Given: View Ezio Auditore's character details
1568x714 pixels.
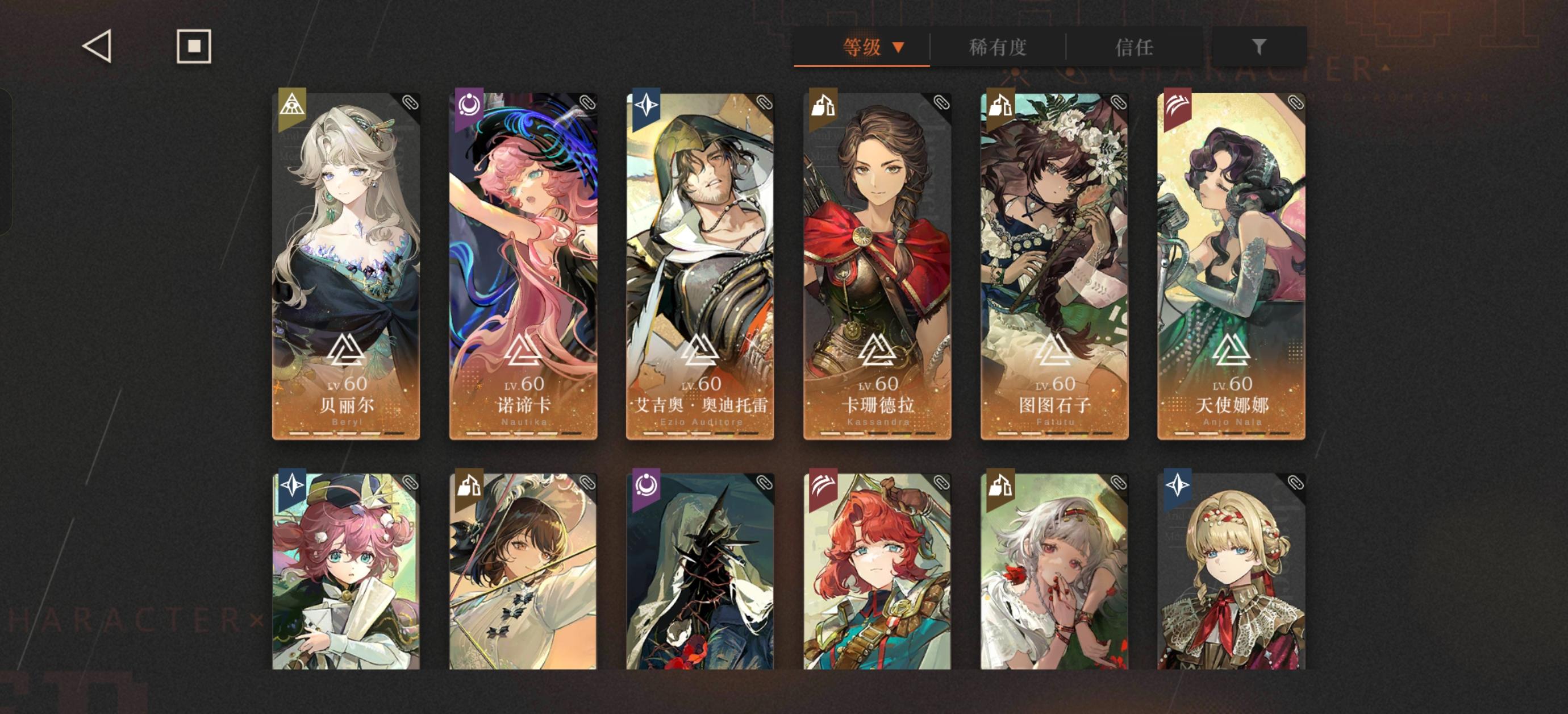Looking at the screenshot, I should (x=700, y=262).
